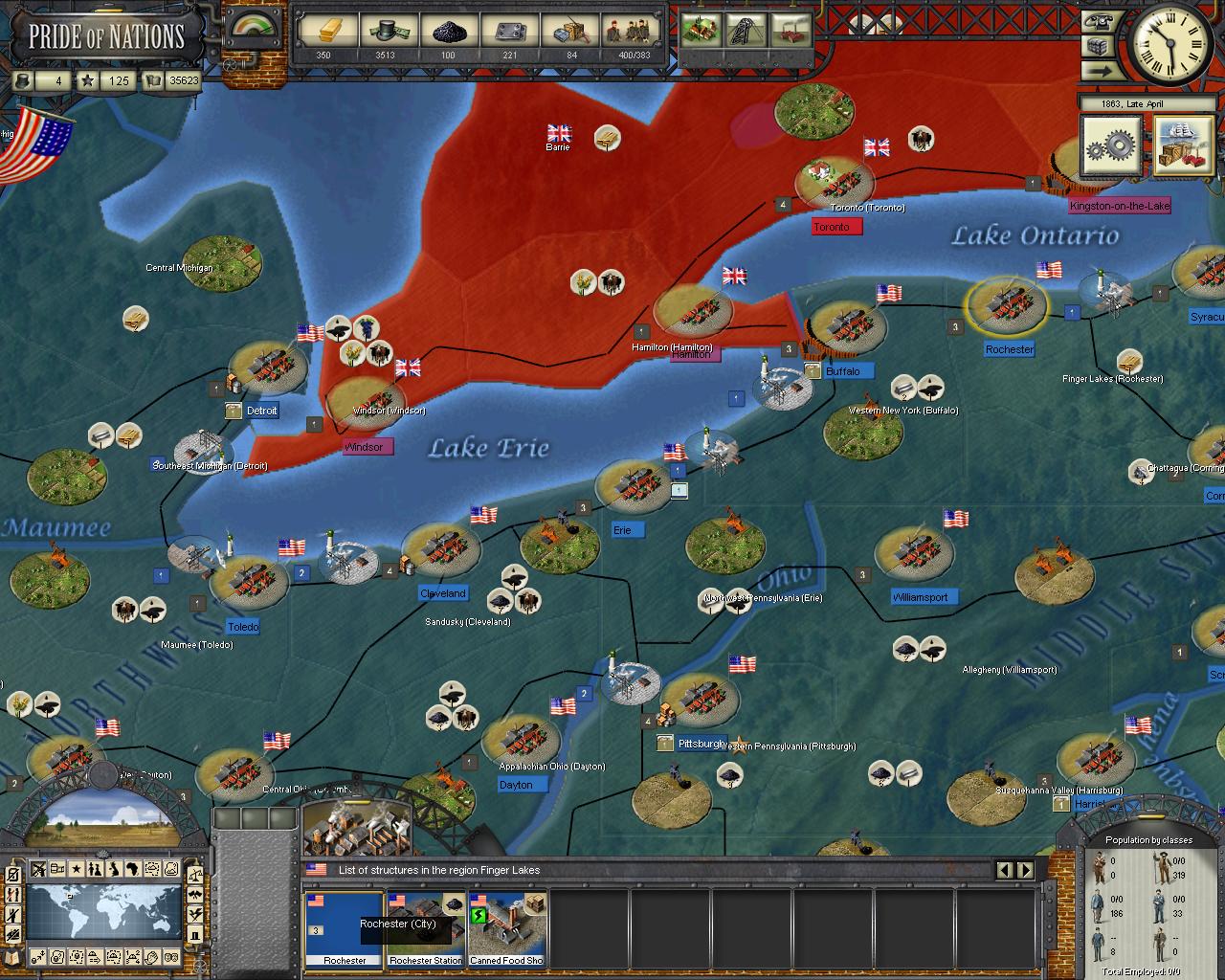Click the American flag banner
Screen dimensions: 1225x980
pos(38,144)
